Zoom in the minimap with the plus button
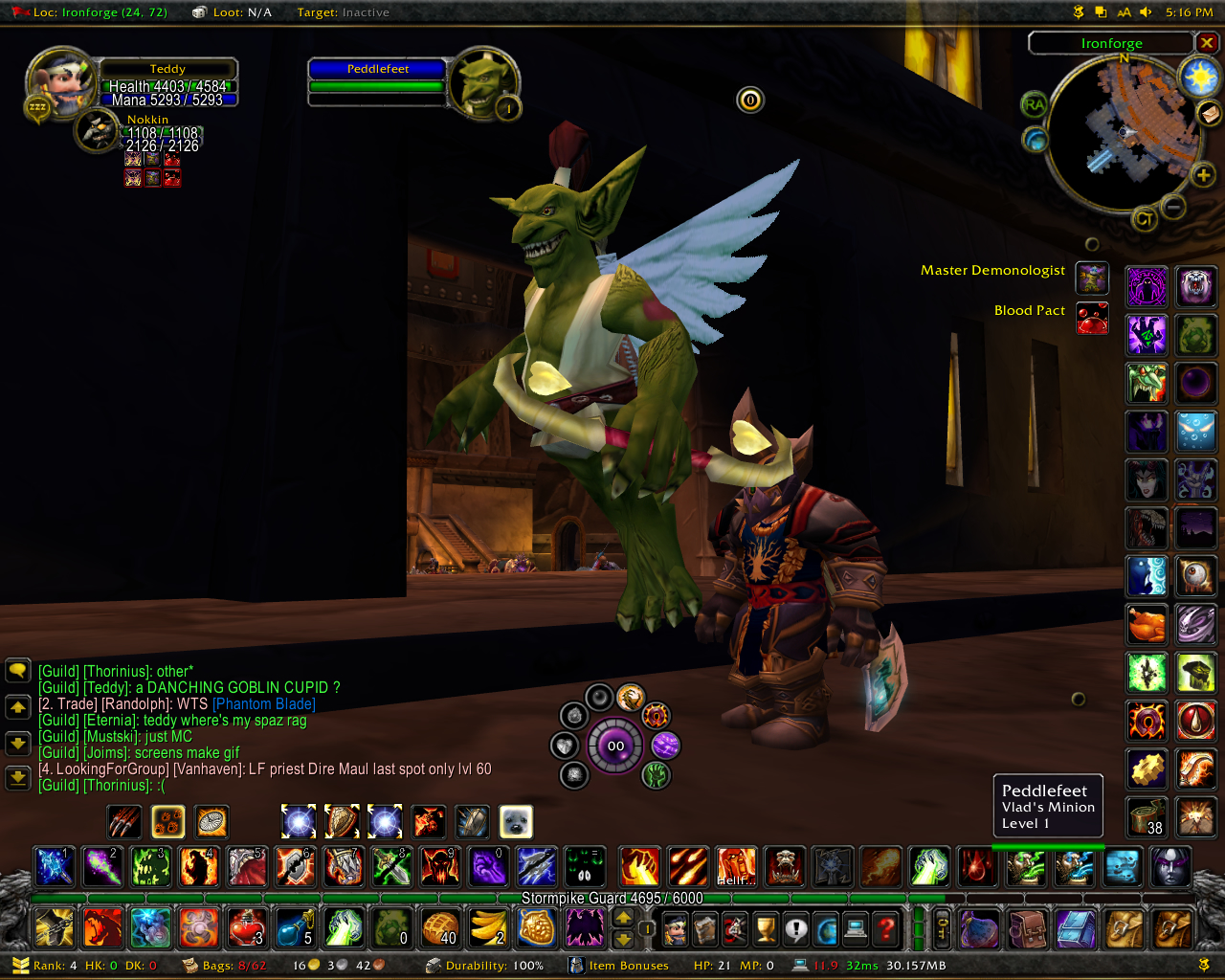The width and height of the screenshot is (1225, 980). tap(1203, 175)
